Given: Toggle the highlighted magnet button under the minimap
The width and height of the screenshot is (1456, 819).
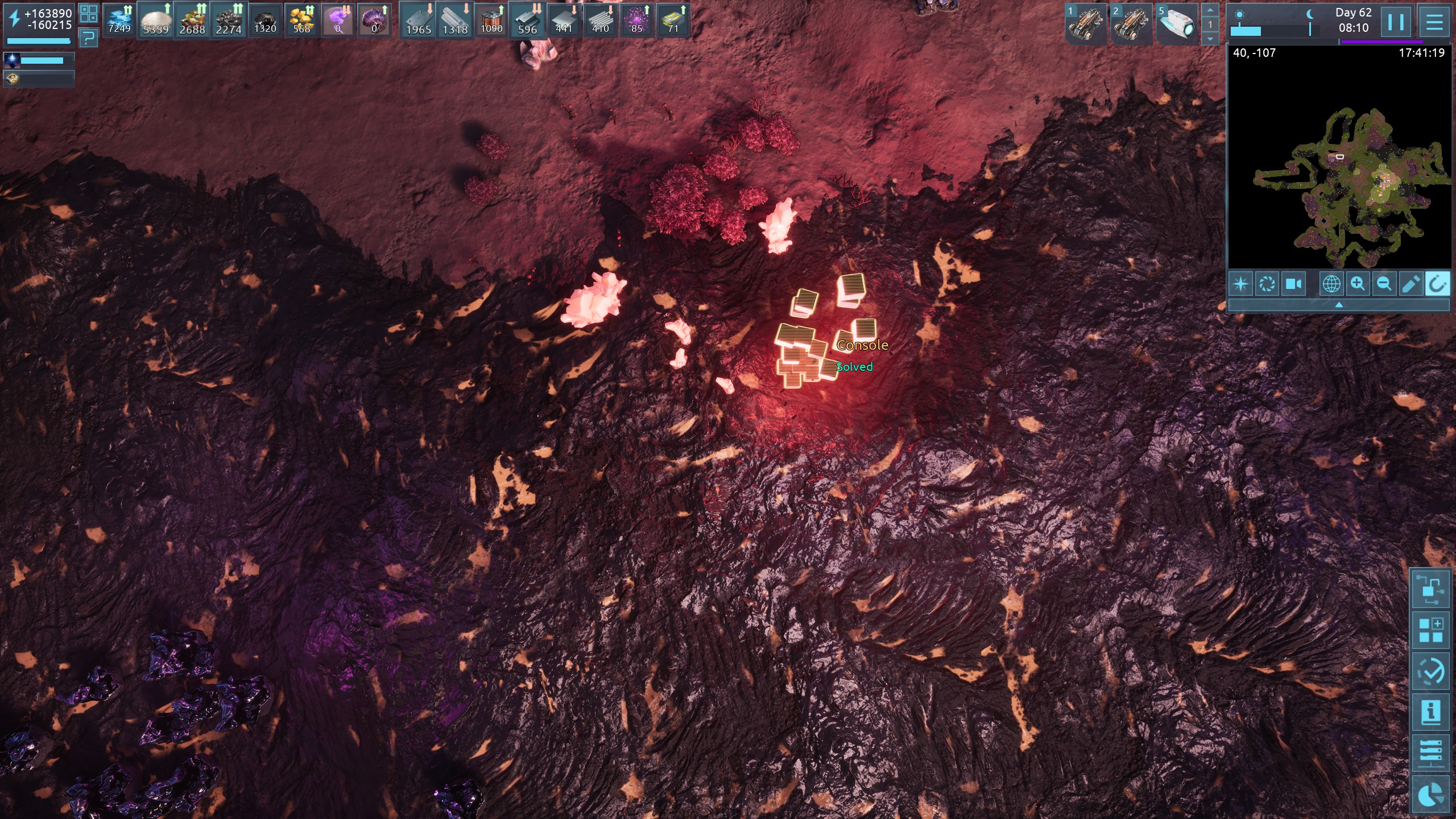Looking at the screenshot, I should (1437, 283).
